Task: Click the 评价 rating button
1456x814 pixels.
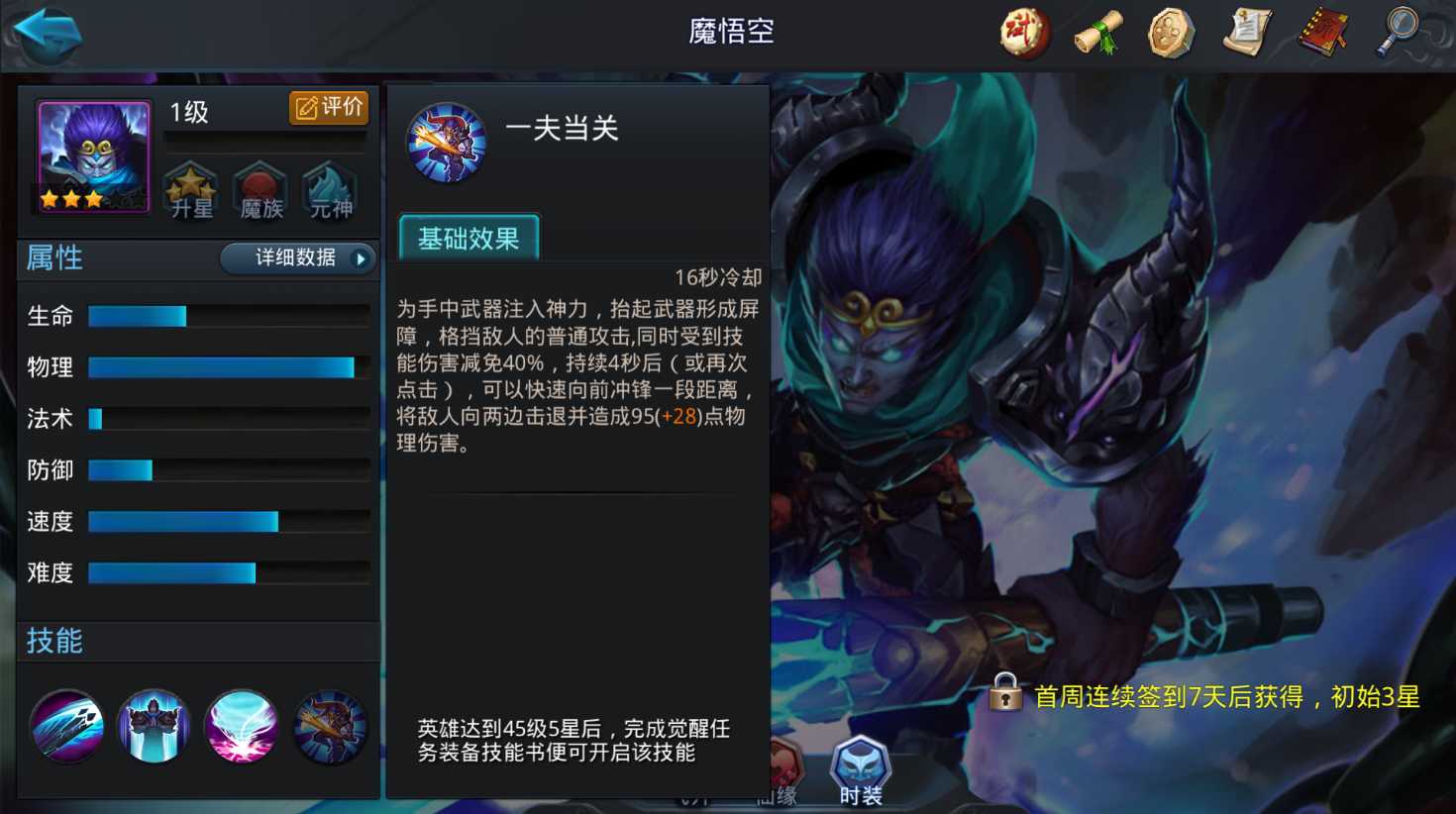Action: (x=327, y=106)
